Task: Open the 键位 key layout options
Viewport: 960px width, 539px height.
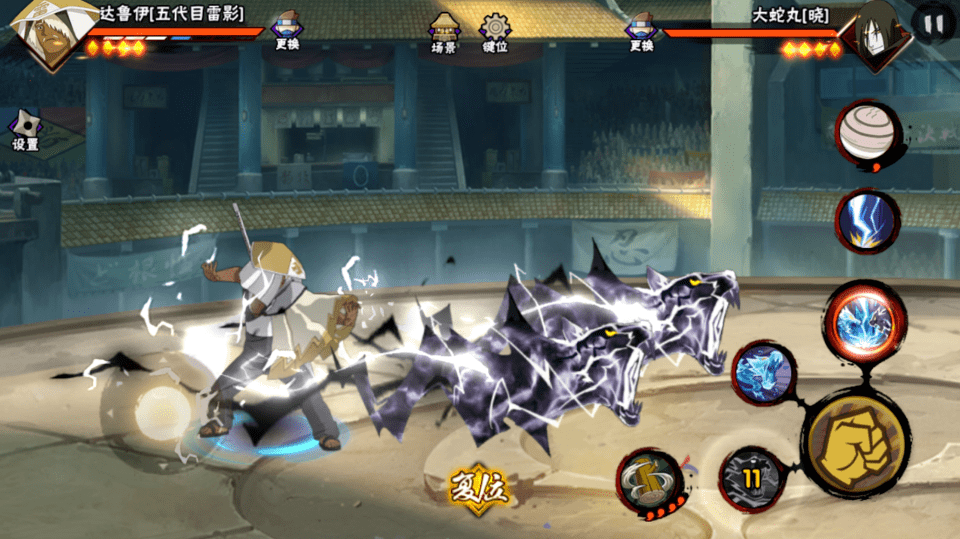Action: [x=495, y=33]
